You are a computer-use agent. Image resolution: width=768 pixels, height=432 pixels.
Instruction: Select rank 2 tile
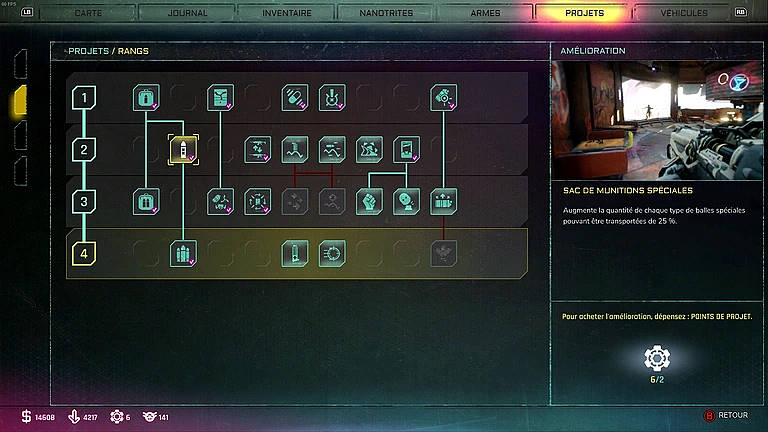(x=84, y=150)
